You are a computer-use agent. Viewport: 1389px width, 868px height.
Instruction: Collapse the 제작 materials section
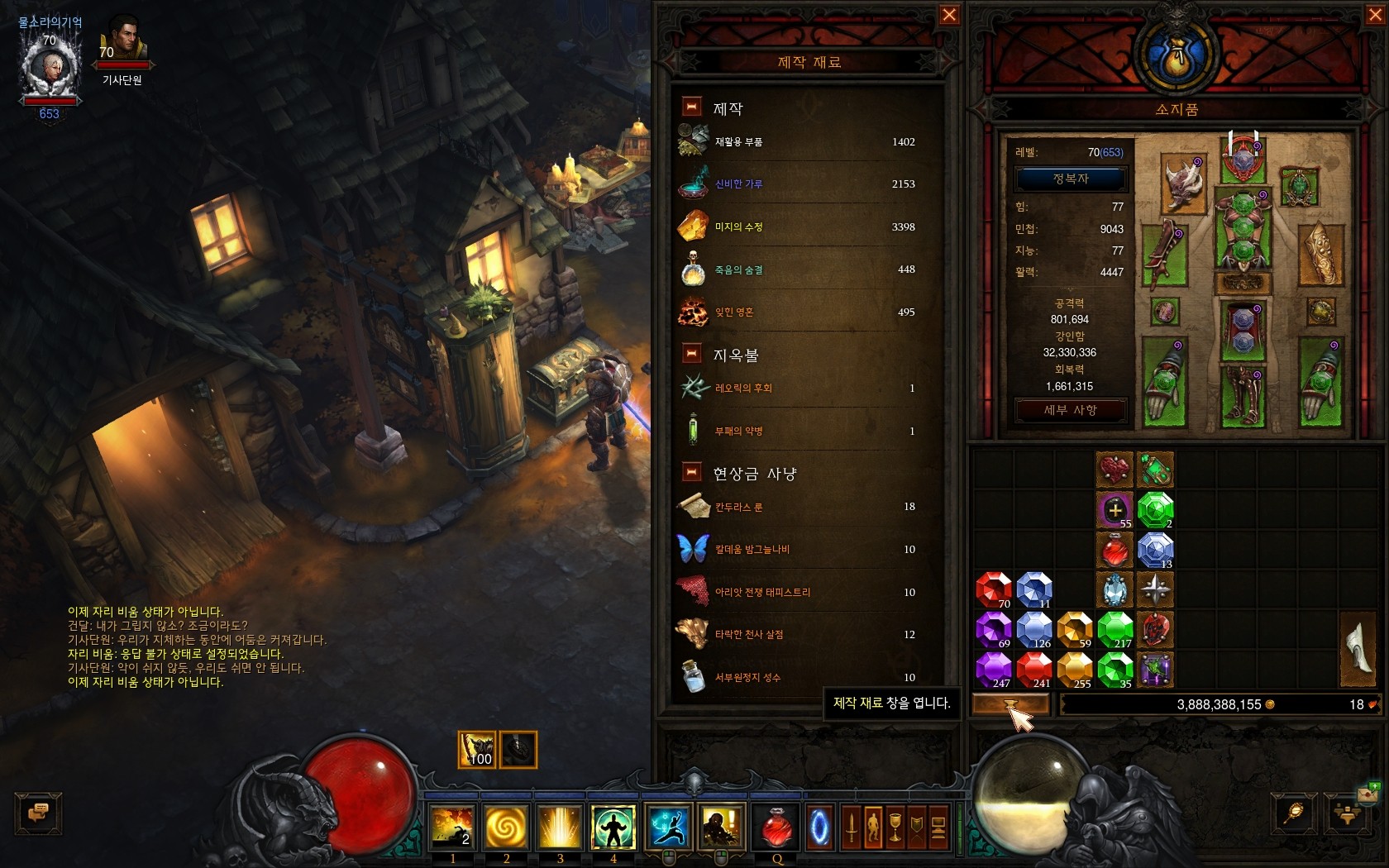[691, 107]
